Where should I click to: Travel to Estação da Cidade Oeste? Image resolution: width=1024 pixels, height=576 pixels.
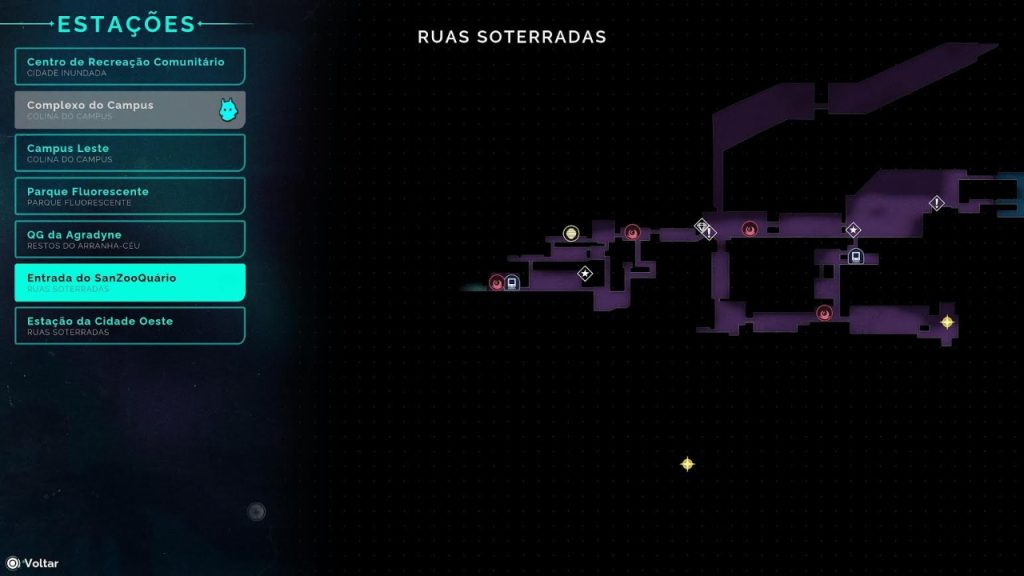[x=130, y=325]
